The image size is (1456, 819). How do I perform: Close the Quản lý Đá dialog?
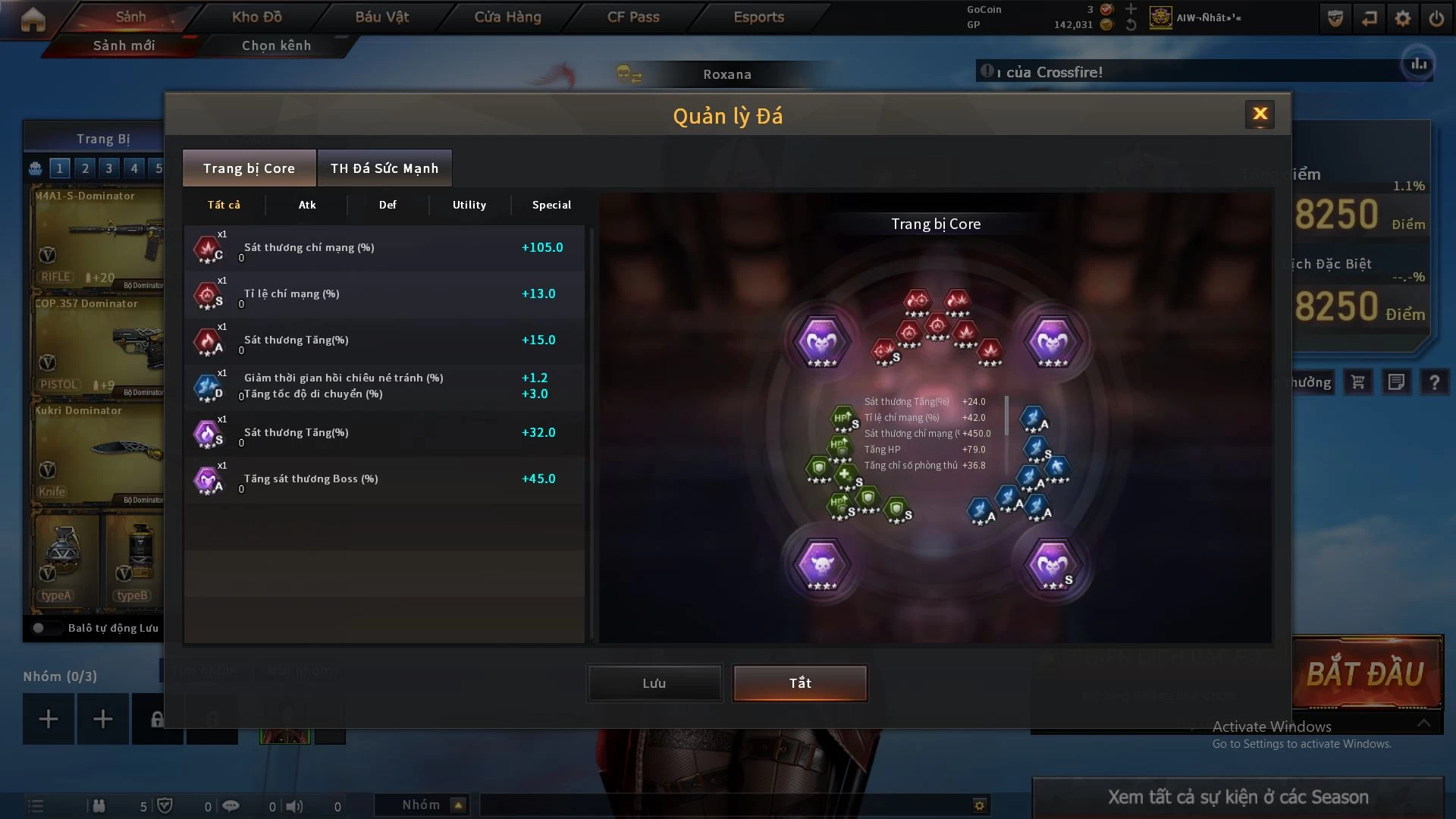(x=1260, y=115)
